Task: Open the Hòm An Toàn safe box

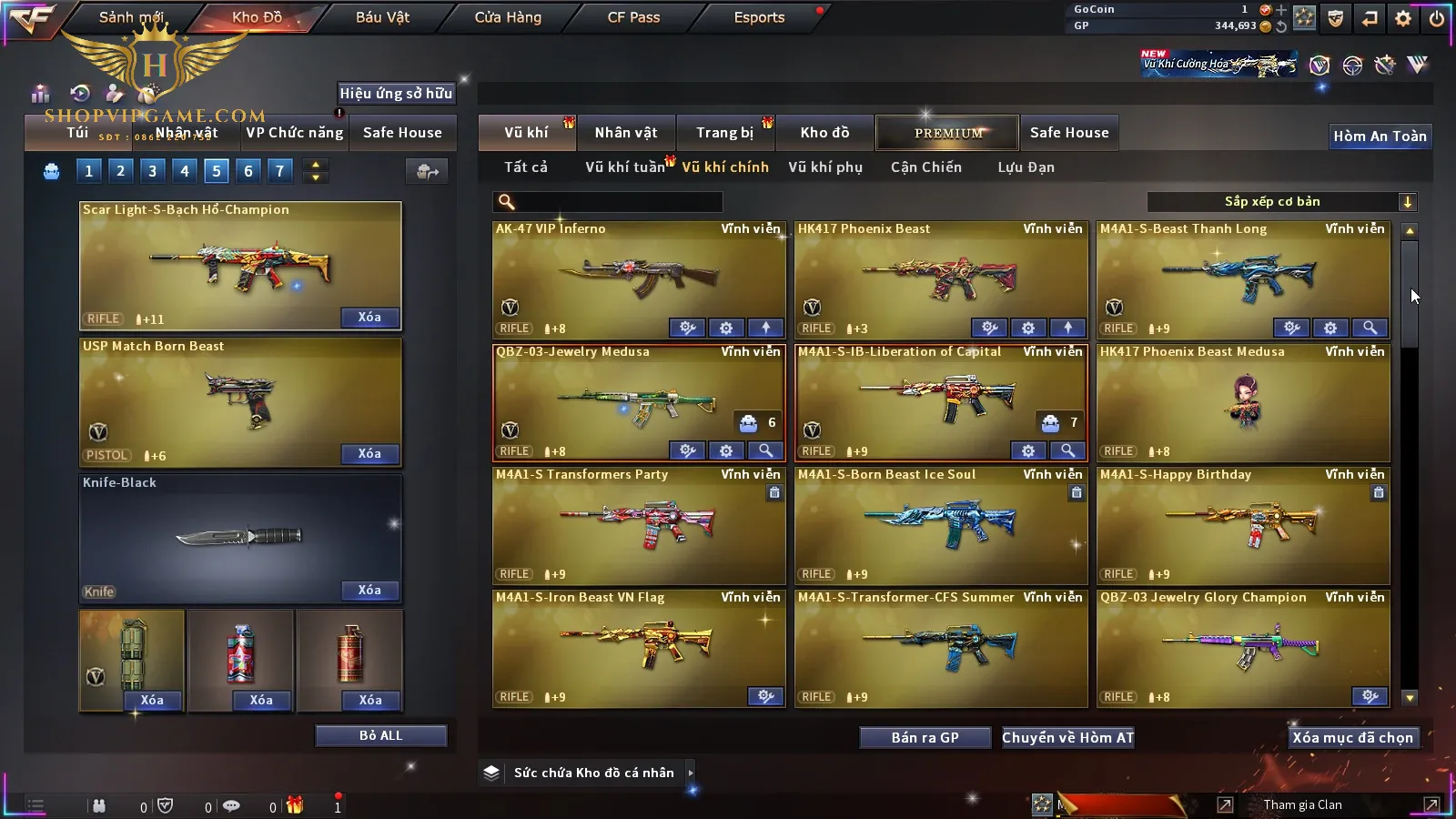Action: pos(1380,136)
